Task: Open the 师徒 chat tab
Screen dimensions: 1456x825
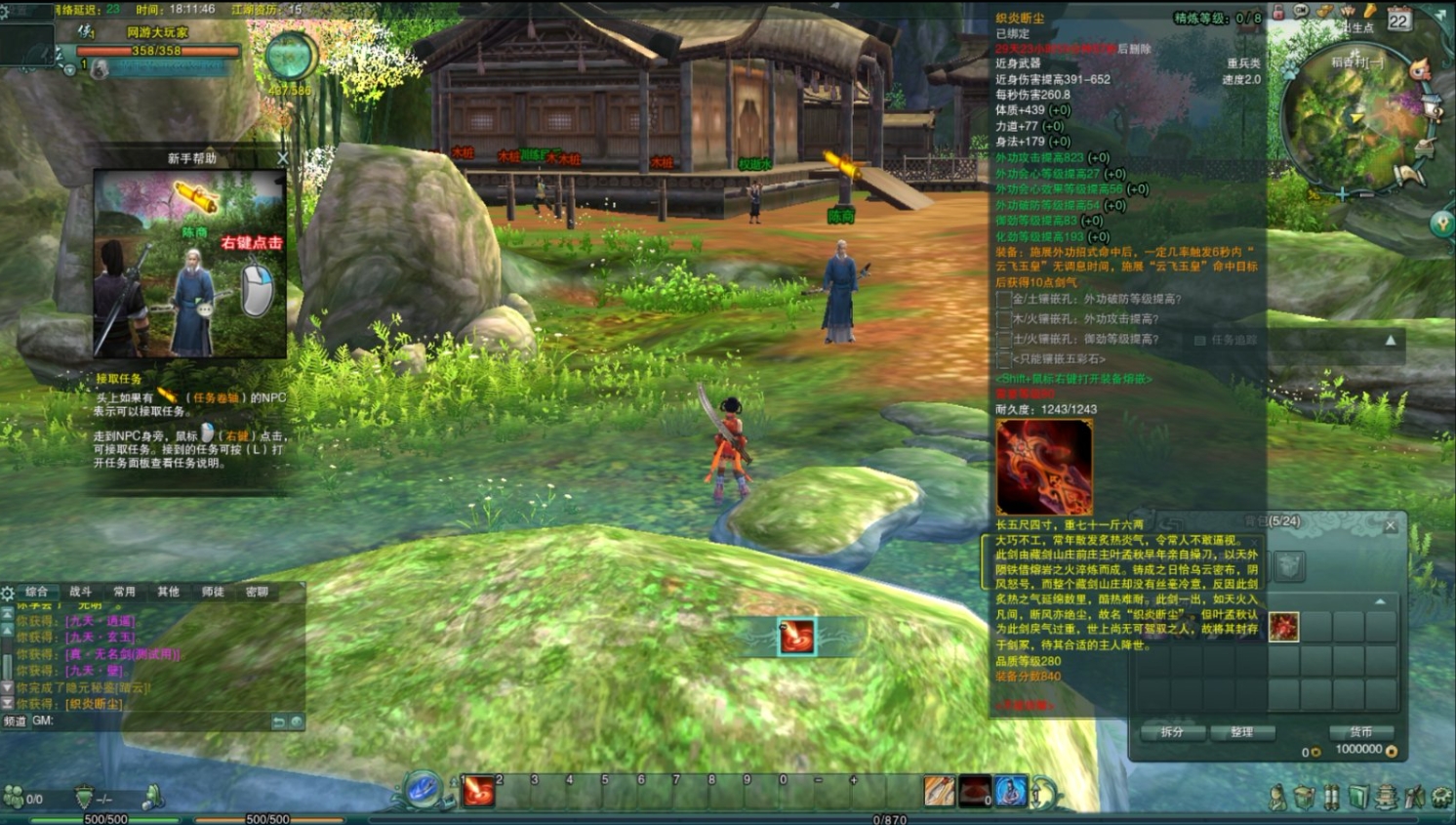Action: [212, 592]
